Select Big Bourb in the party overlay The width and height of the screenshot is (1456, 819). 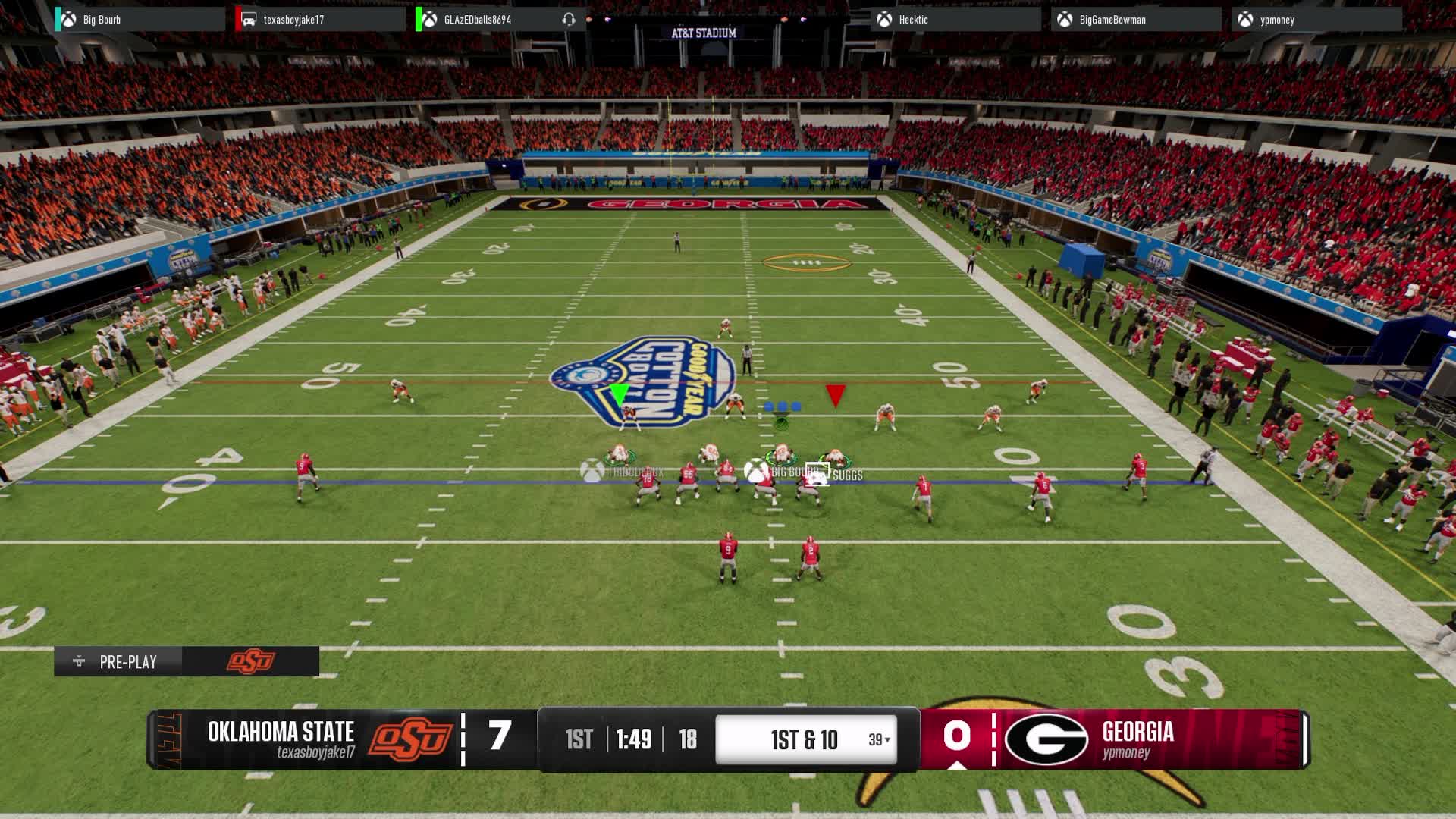[102, 20]
